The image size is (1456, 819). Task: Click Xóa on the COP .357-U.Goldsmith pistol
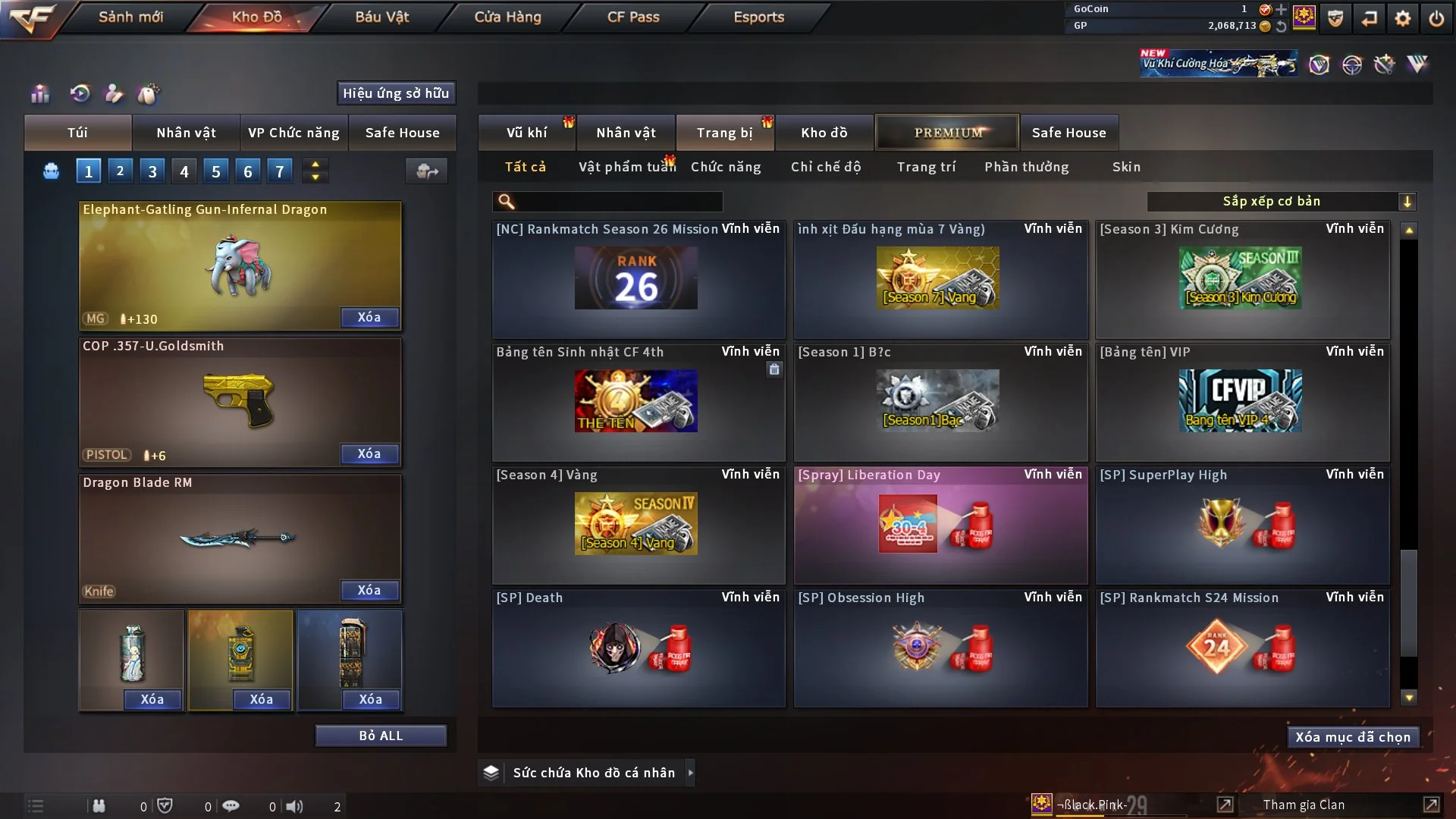[x=369, y=453]
